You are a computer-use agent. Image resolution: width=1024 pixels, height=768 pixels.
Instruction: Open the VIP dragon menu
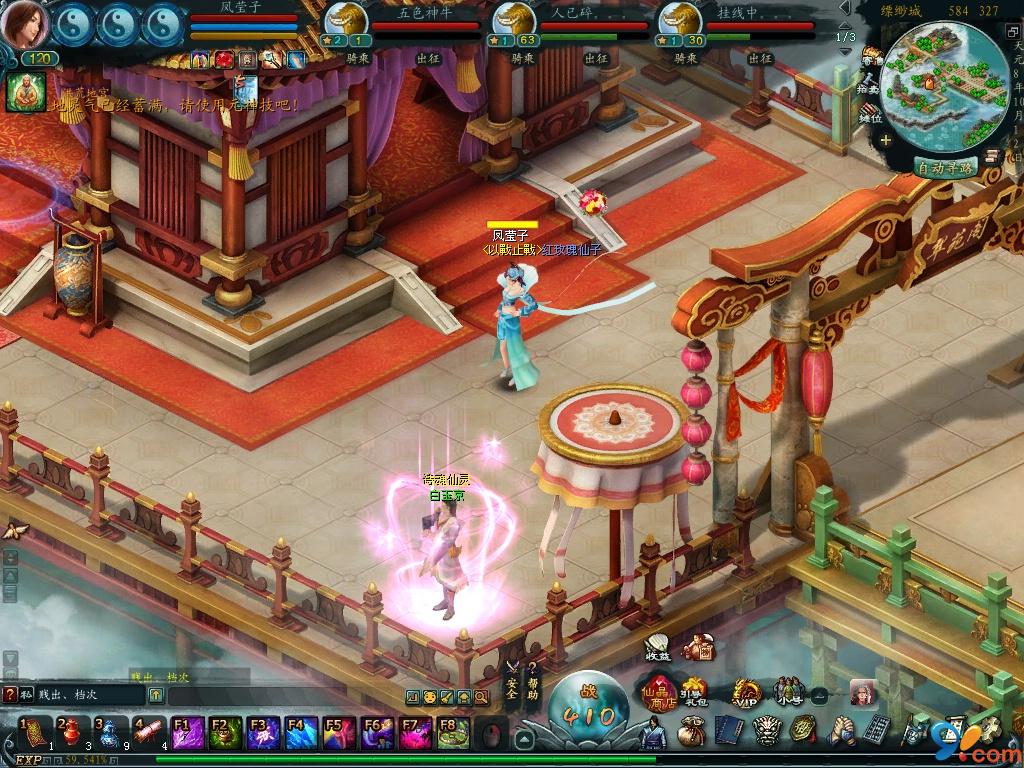744,693
